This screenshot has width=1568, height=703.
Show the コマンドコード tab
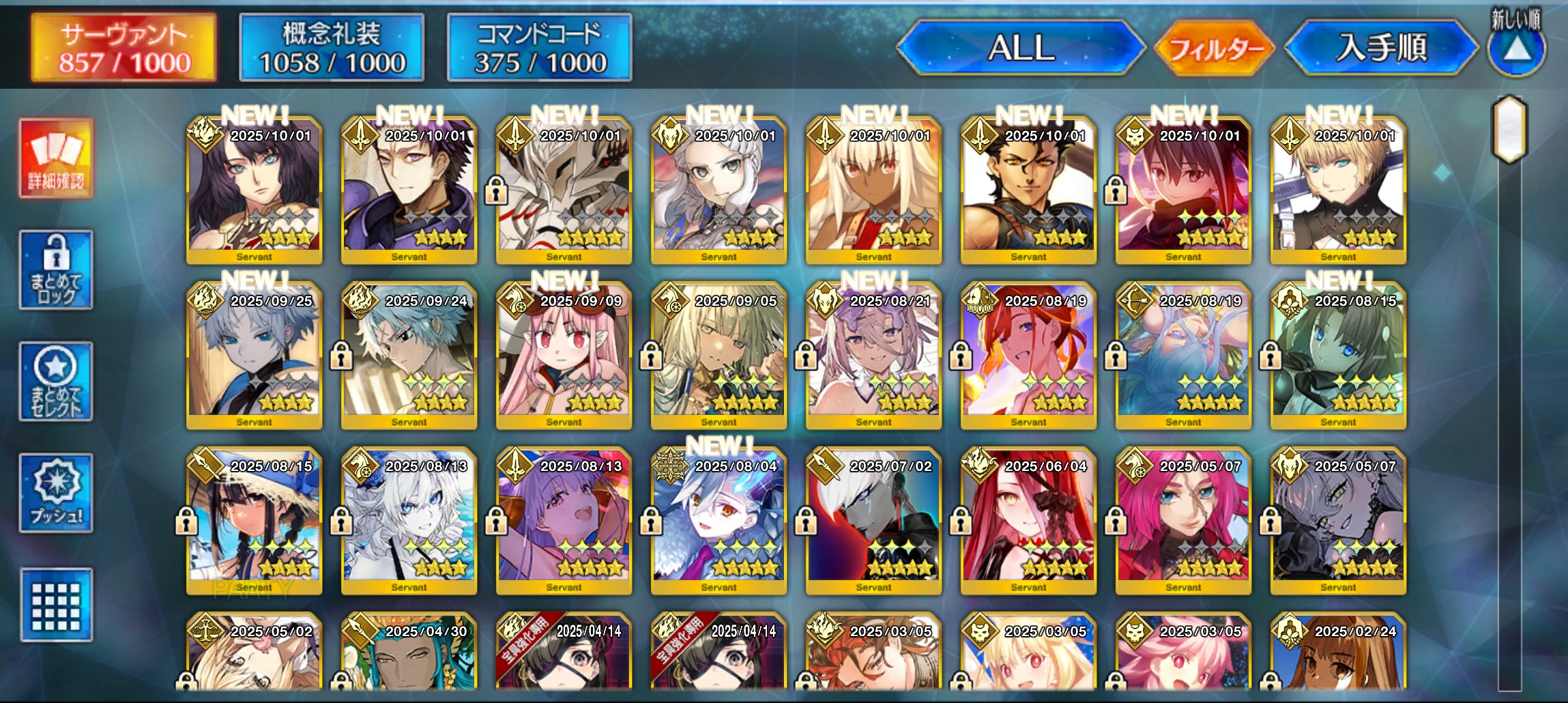coord(540,48)
